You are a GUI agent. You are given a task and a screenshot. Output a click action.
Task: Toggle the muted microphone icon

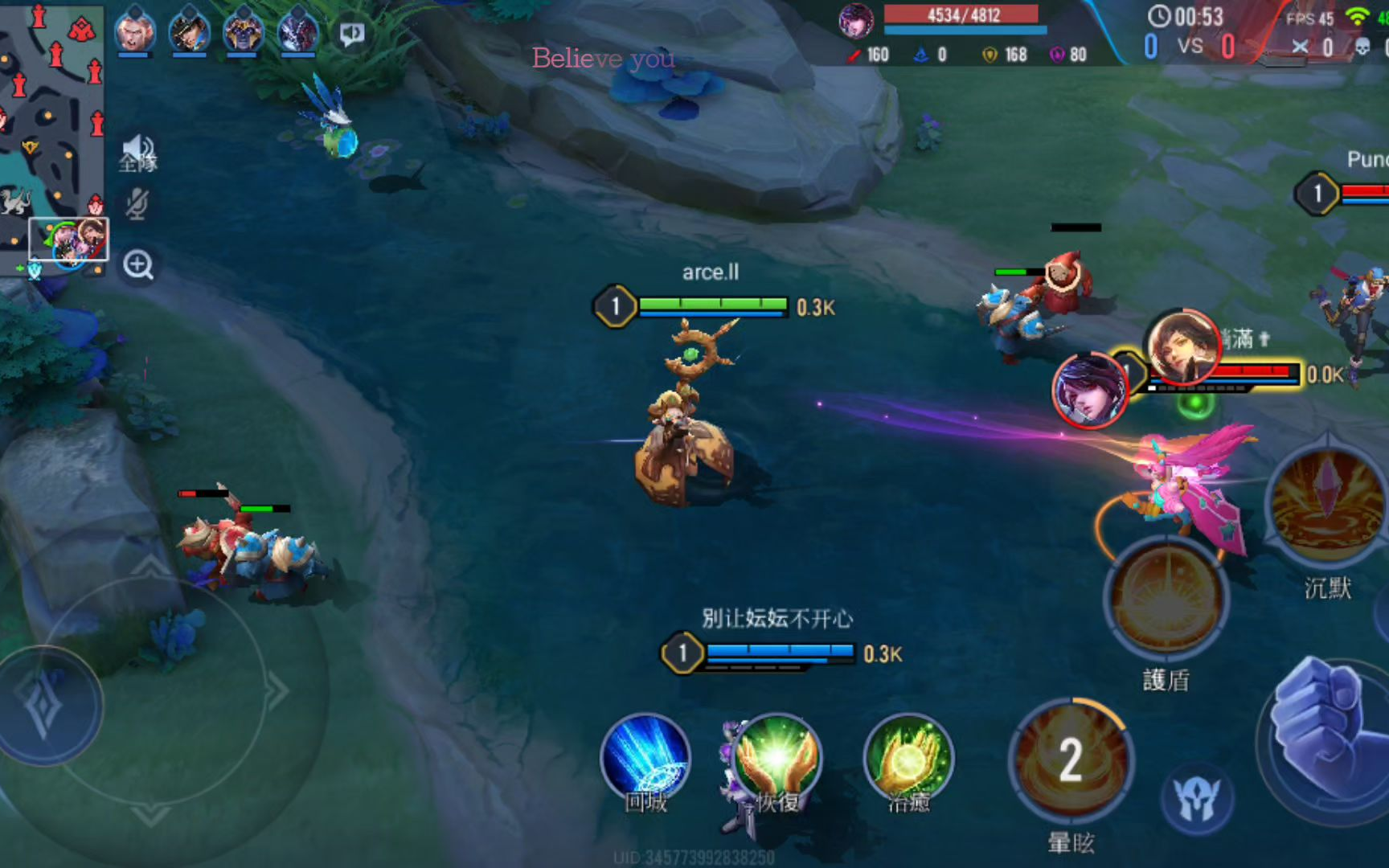click(x=137, y=204)
